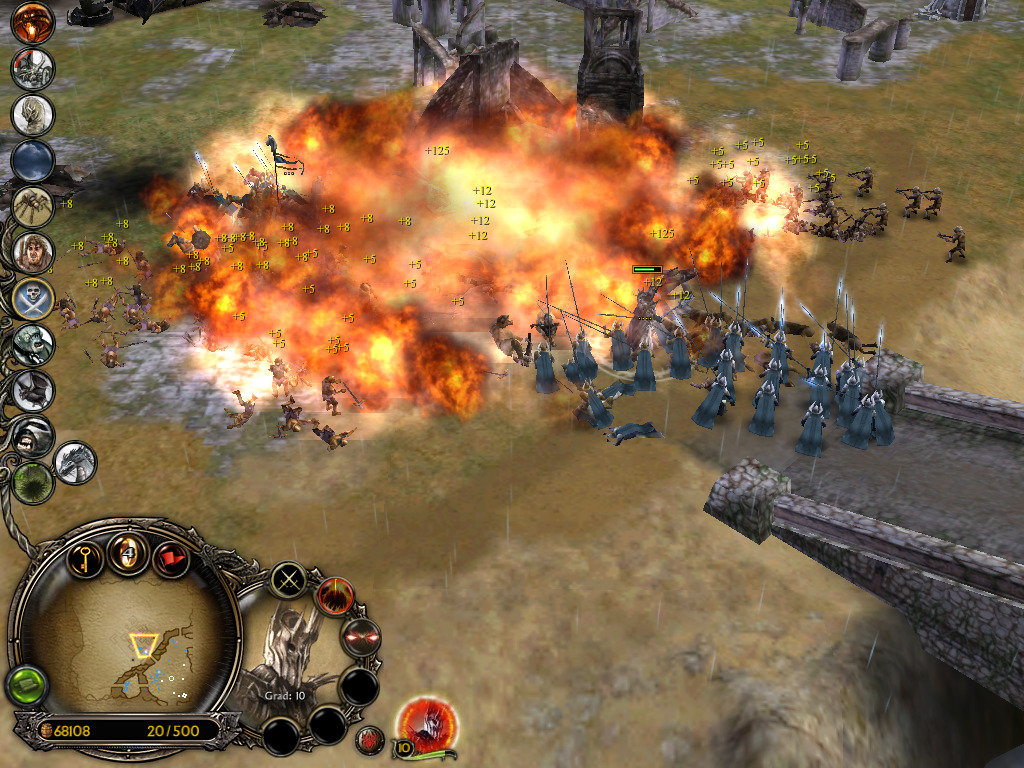Image resolution: width=1024 pixels, height=768 pixels.
Task: Select the winged fell beast power icon
Action: point(32,67)
